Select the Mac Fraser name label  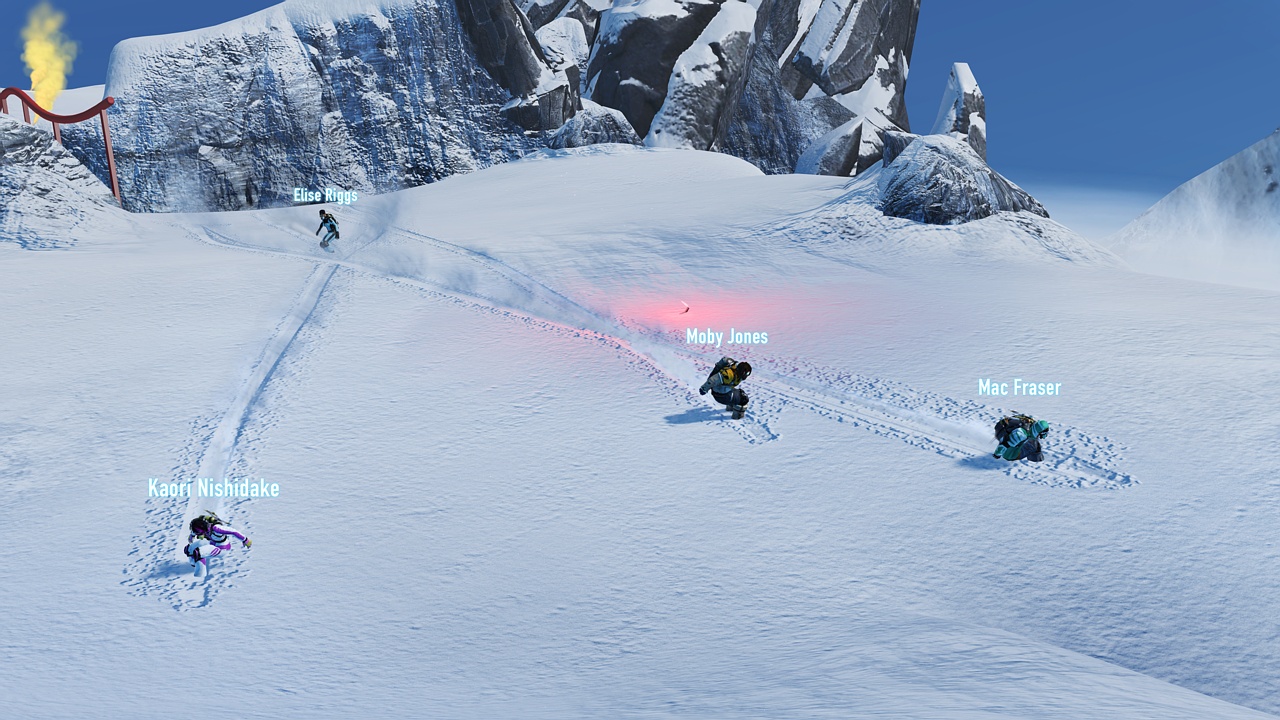[x=1019, y=388]
